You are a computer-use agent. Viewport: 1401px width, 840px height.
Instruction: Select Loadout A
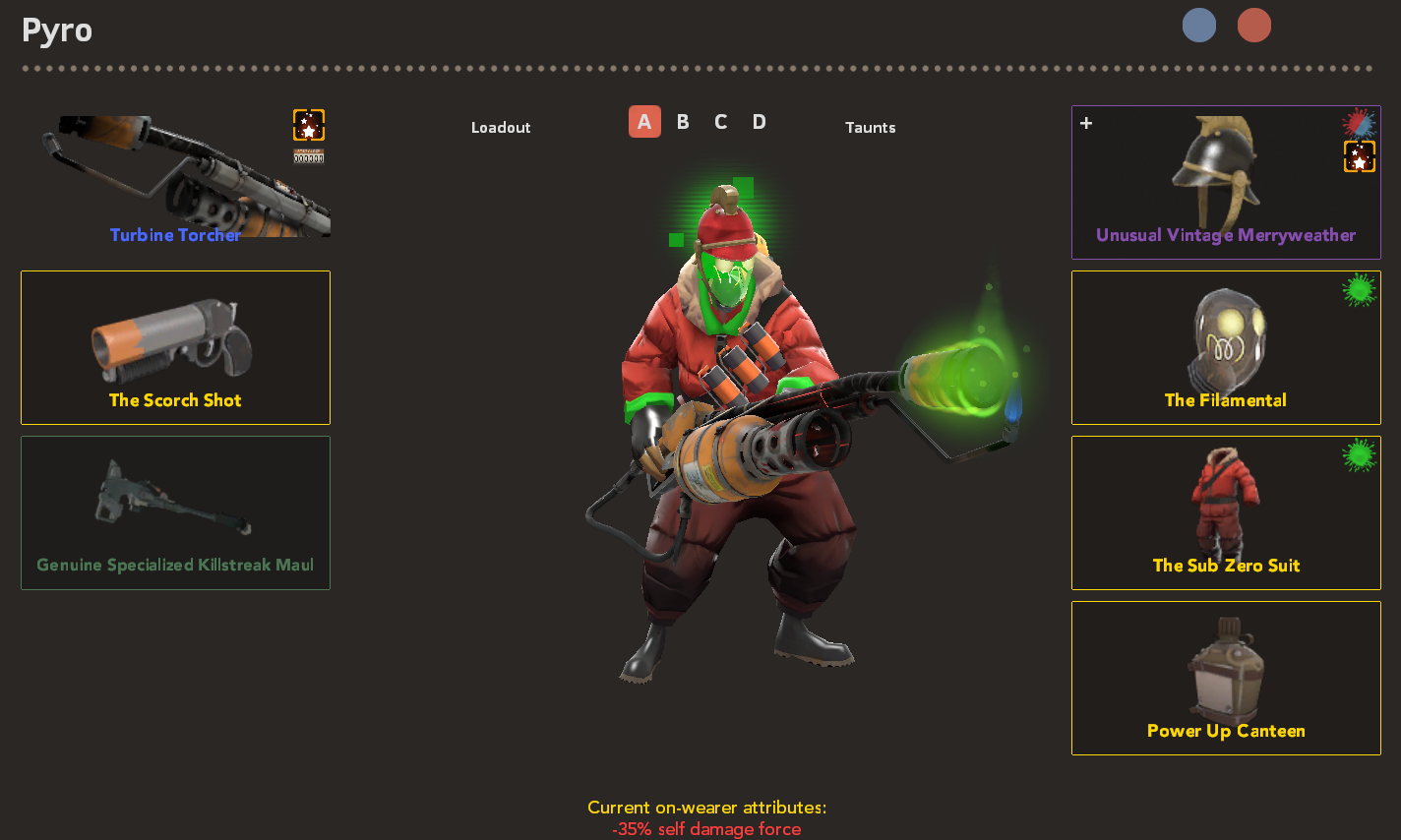pos(644,121)
